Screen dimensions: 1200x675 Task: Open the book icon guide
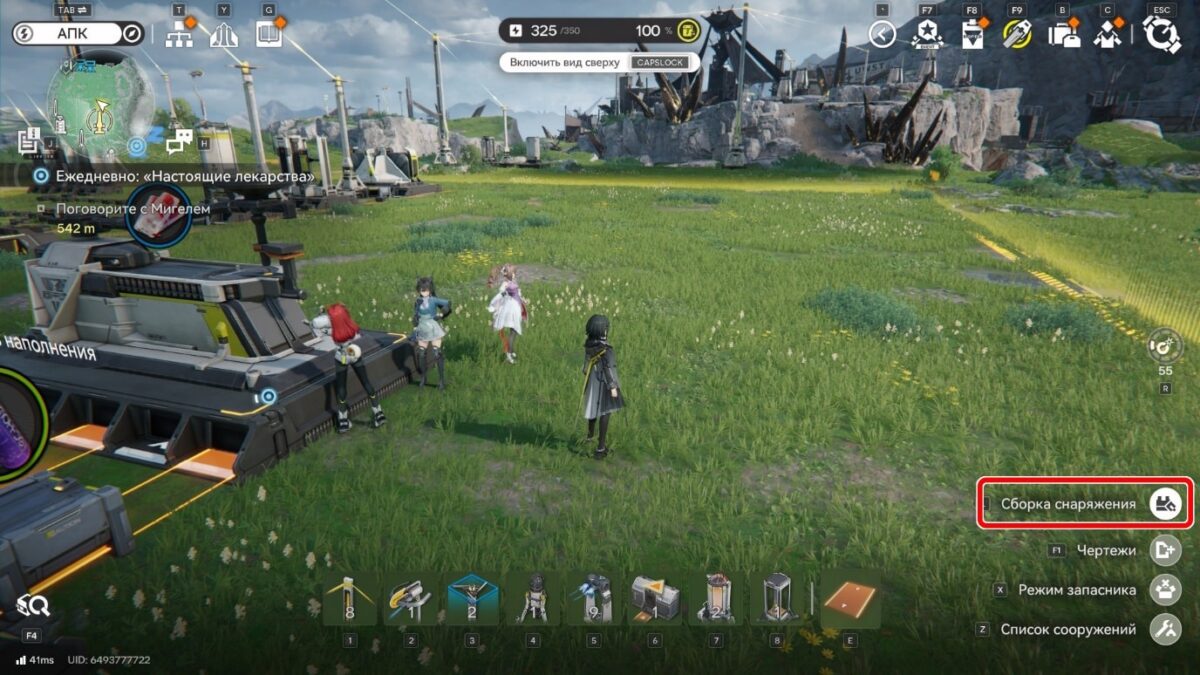click(x=268, y=35)
